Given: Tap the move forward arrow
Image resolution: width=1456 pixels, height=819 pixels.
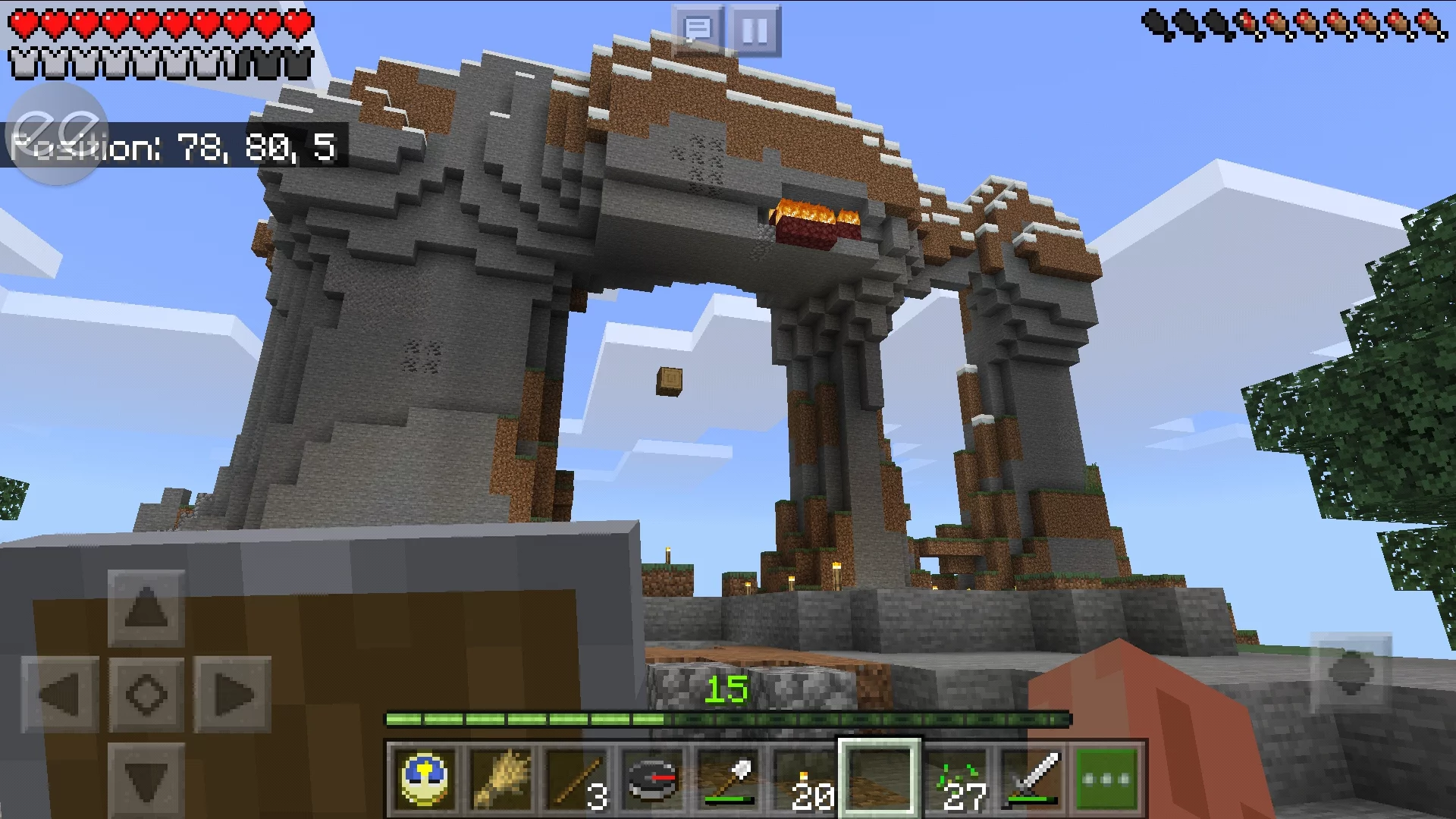Looking at the screenshot, I should [146, 608].
